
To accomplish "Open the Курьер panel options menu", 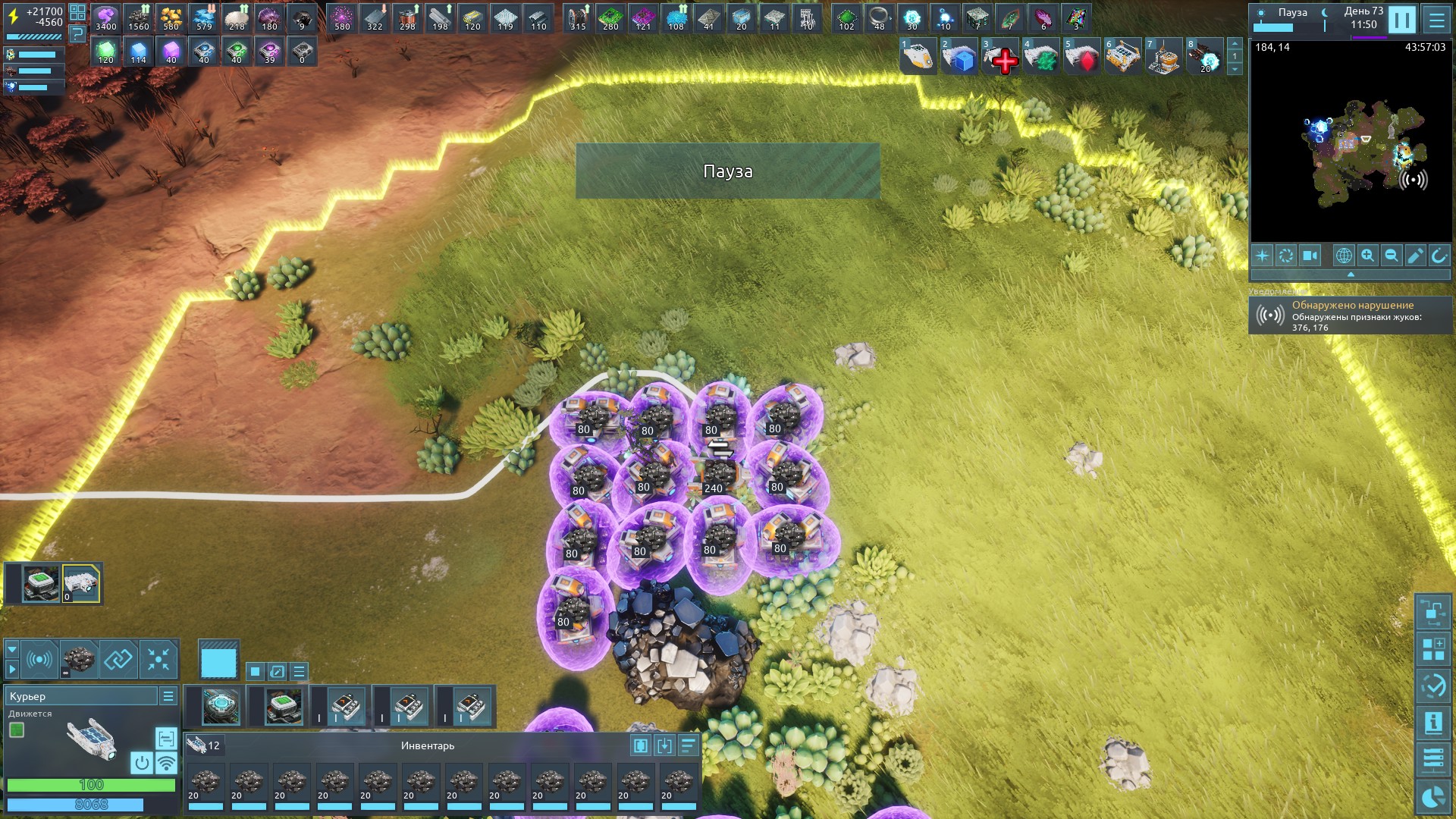I will coord(168,696).
